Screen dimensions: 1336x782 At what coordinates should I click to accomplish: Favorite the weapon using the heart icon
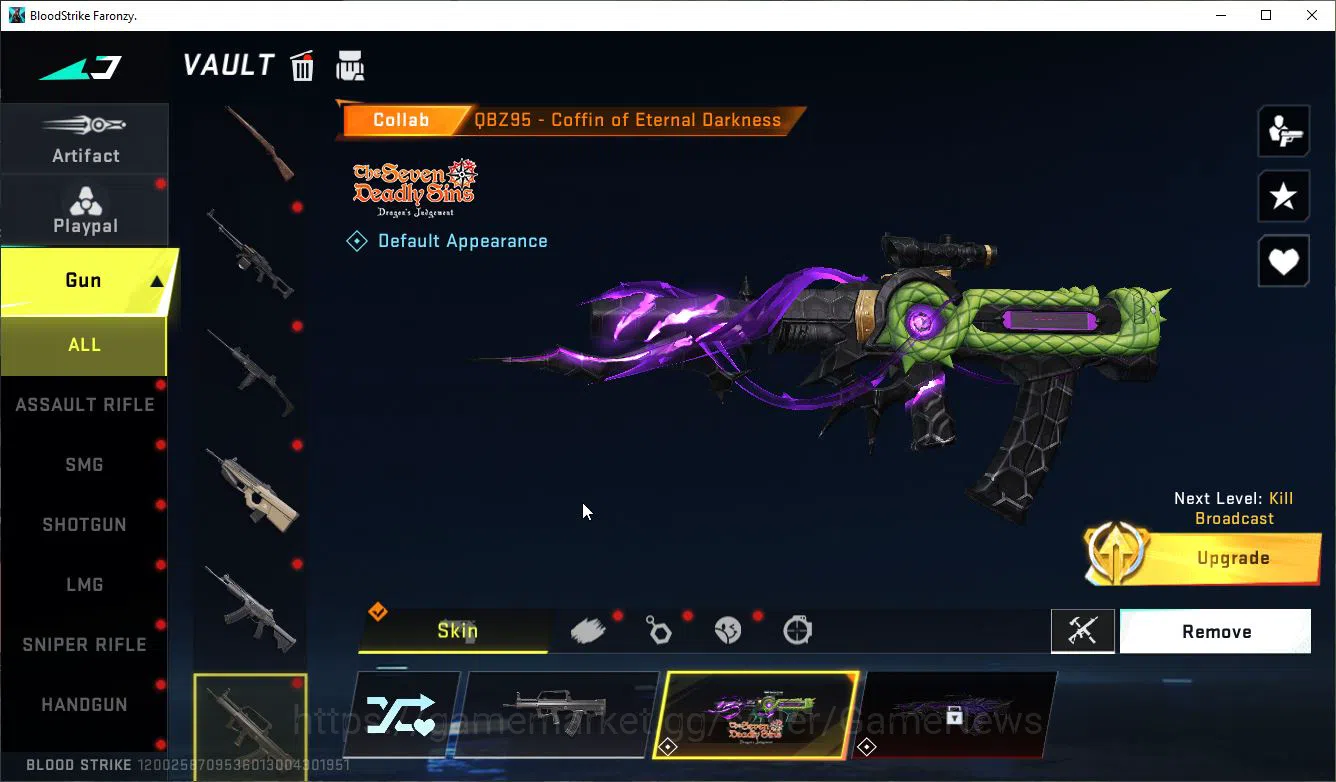(1283, 261)
